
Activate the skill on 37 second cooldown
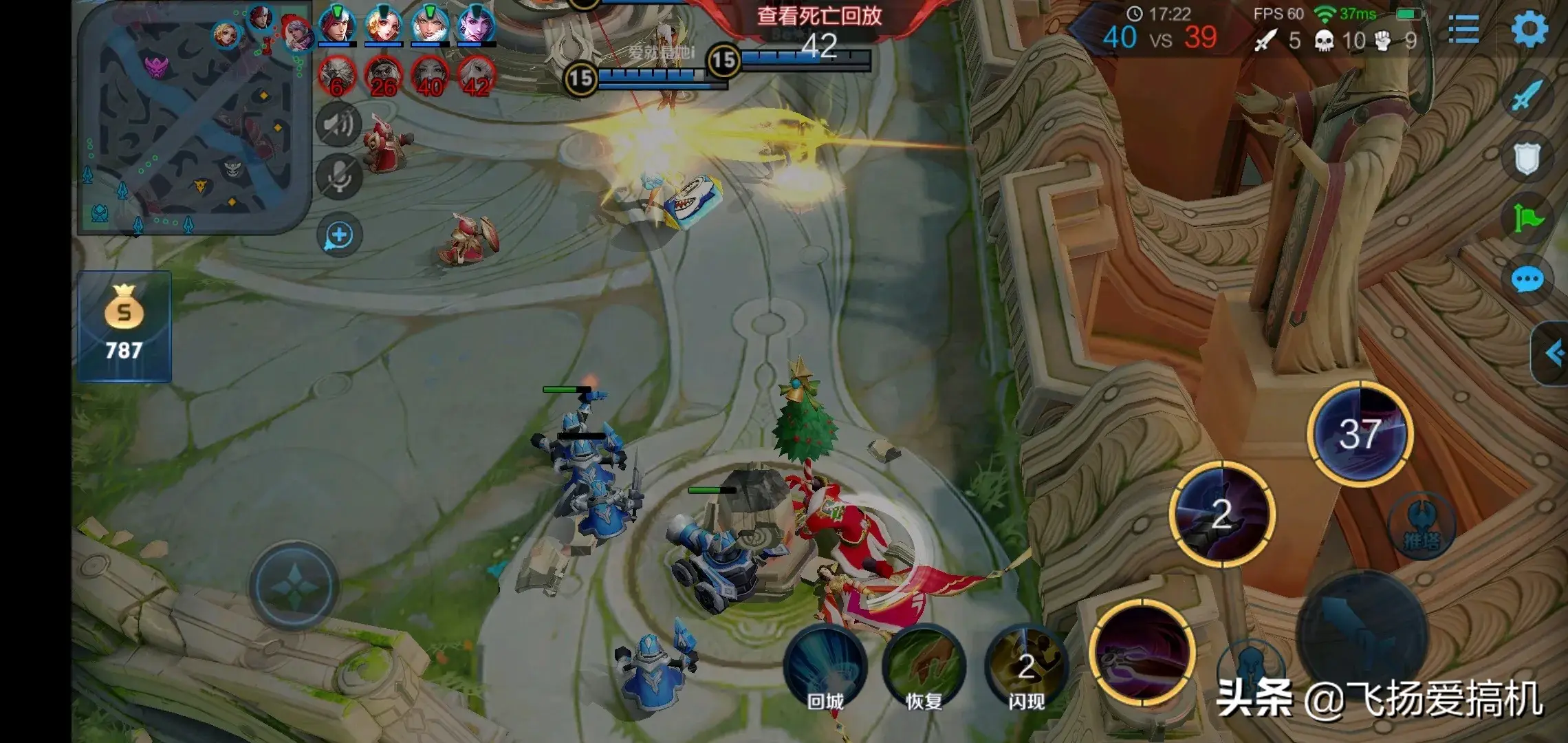(1360, 433)
